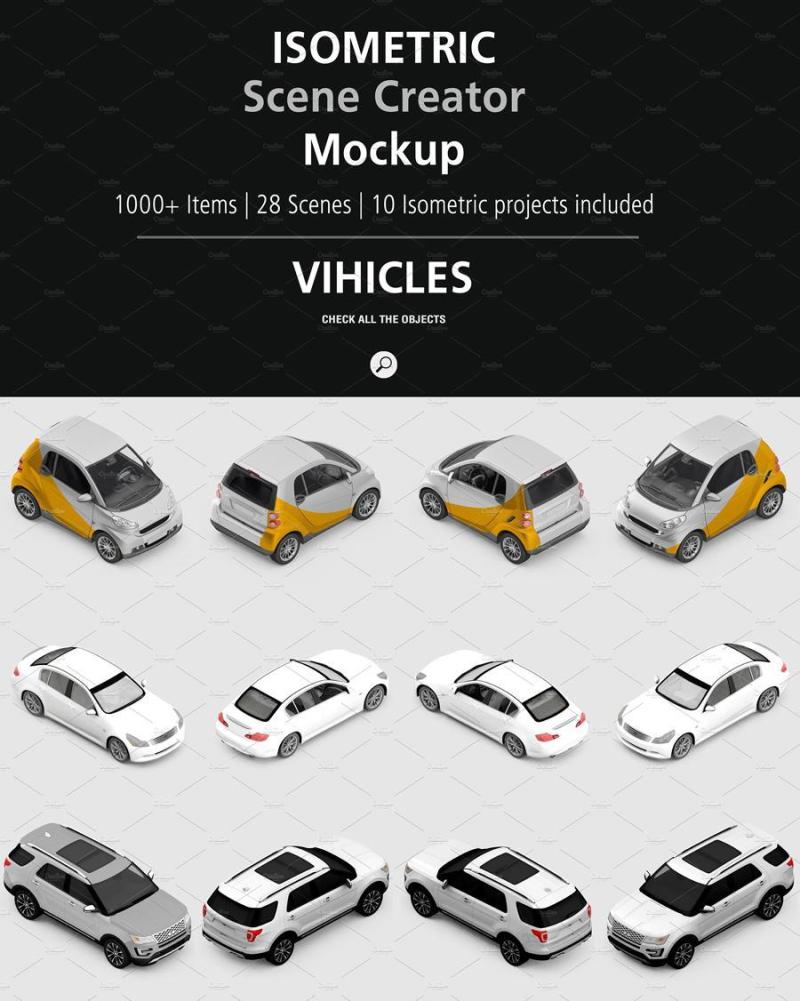Click the magnifying glass icon
800x1001 pixels.
click(x=383, y=364)
